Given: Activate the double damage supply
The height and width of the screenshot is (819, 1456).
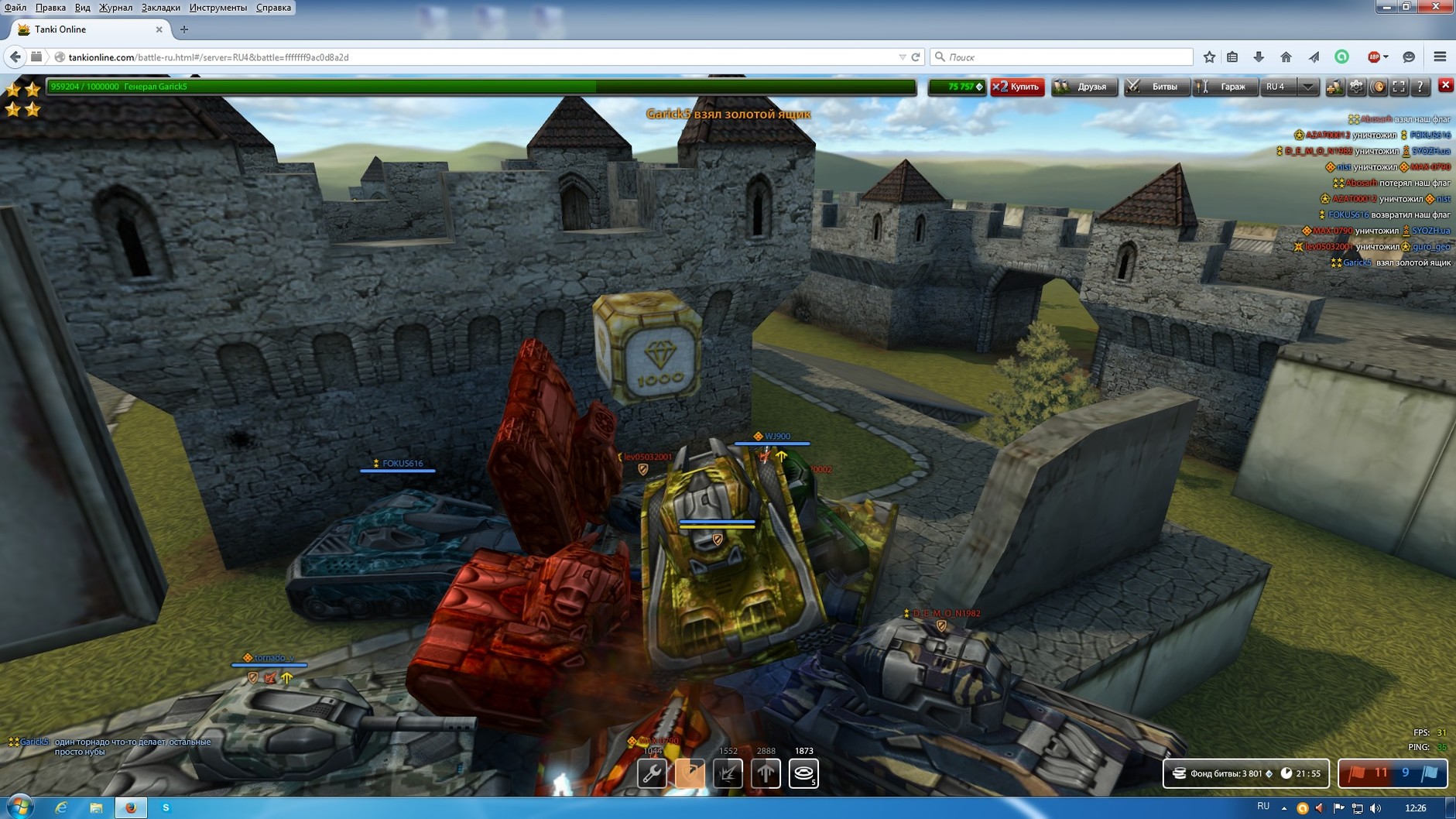Looking at the screenshot, I should point(728,773).
